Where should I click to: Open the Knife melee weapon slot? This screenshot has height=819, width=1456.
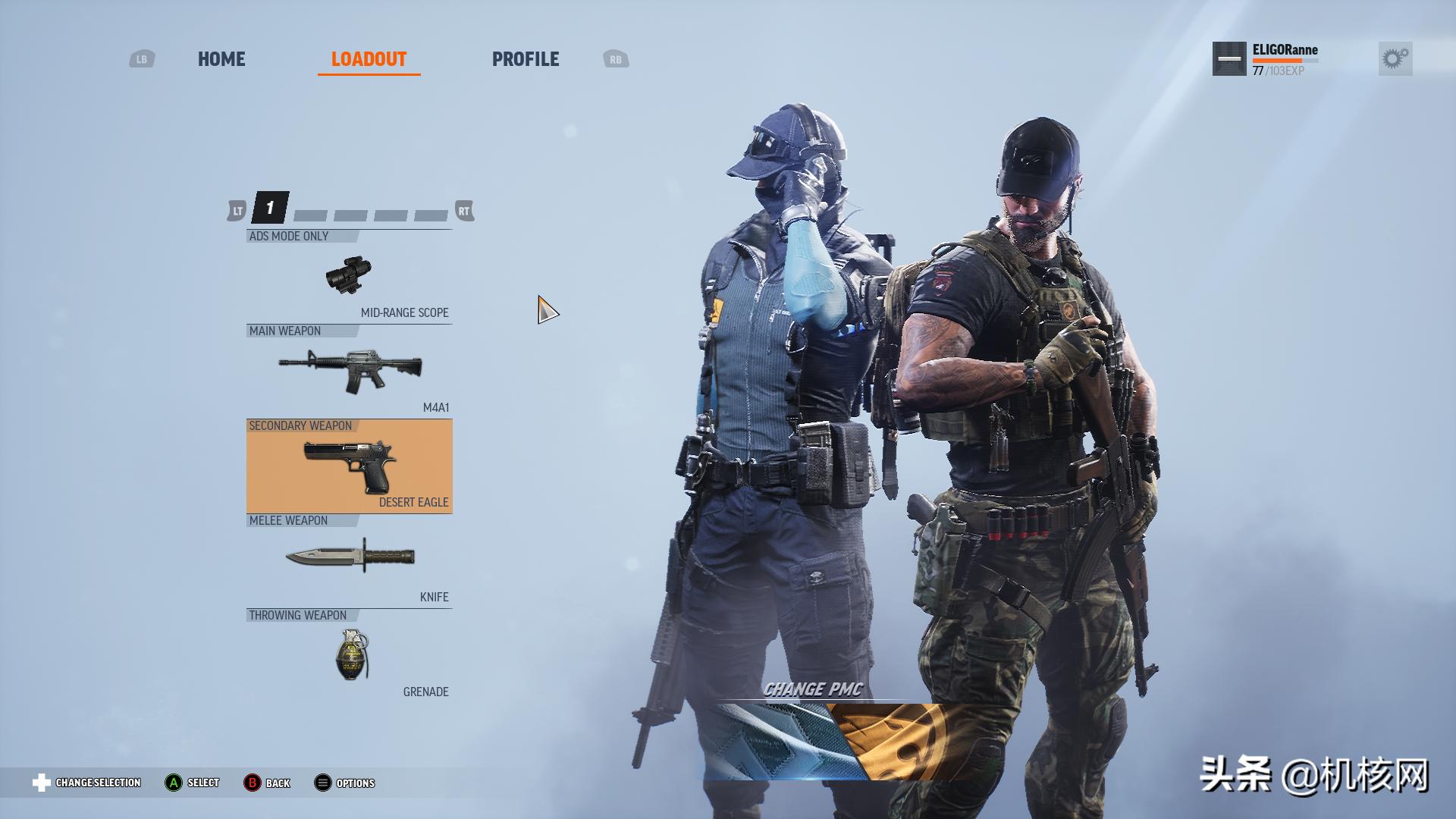pyautogui.click(x=349, y=560)
